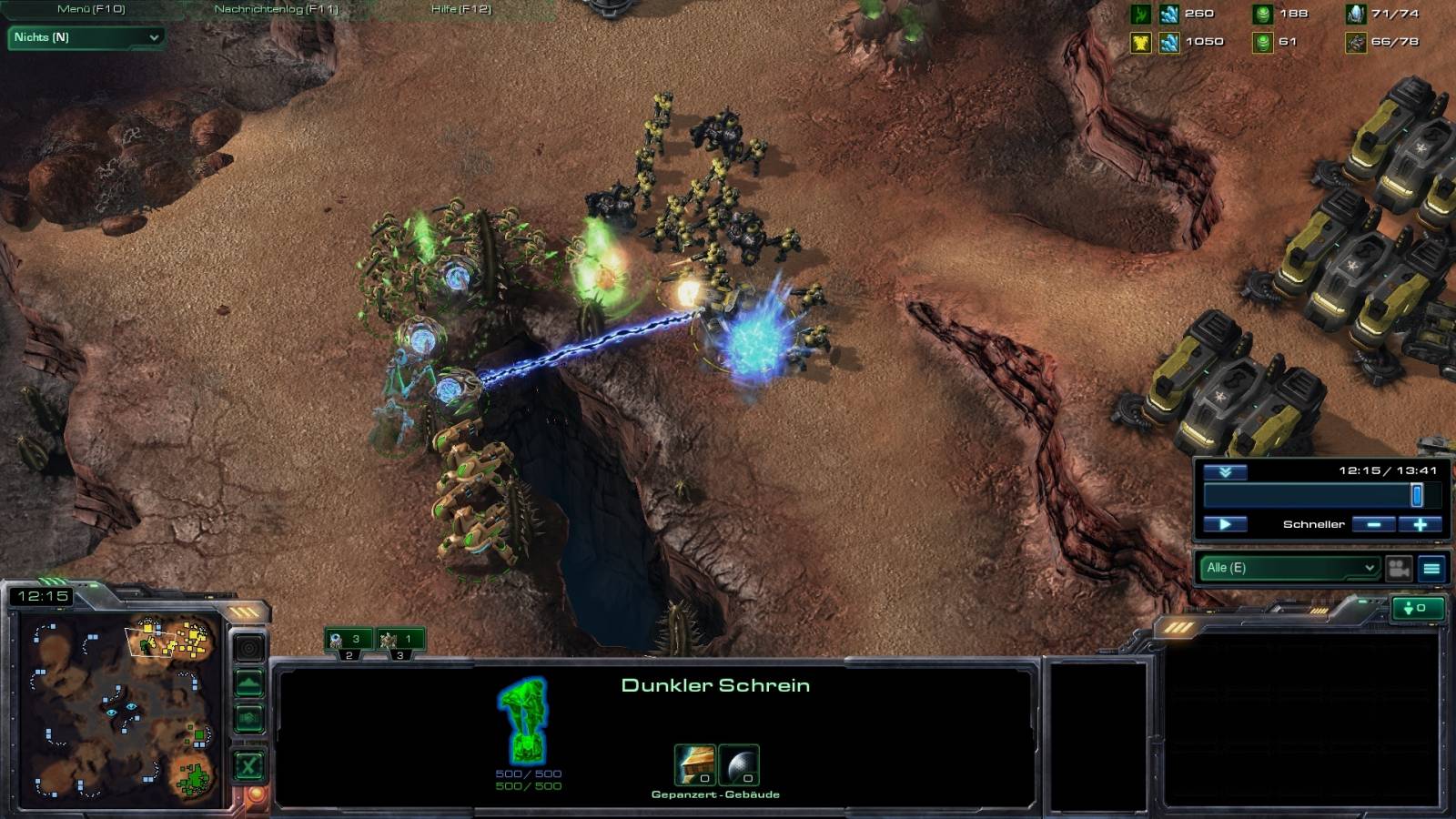Expand the Nichts (N) dropdown
The width and height of the screenshot is (1456, 819).
tap(86, 37)
